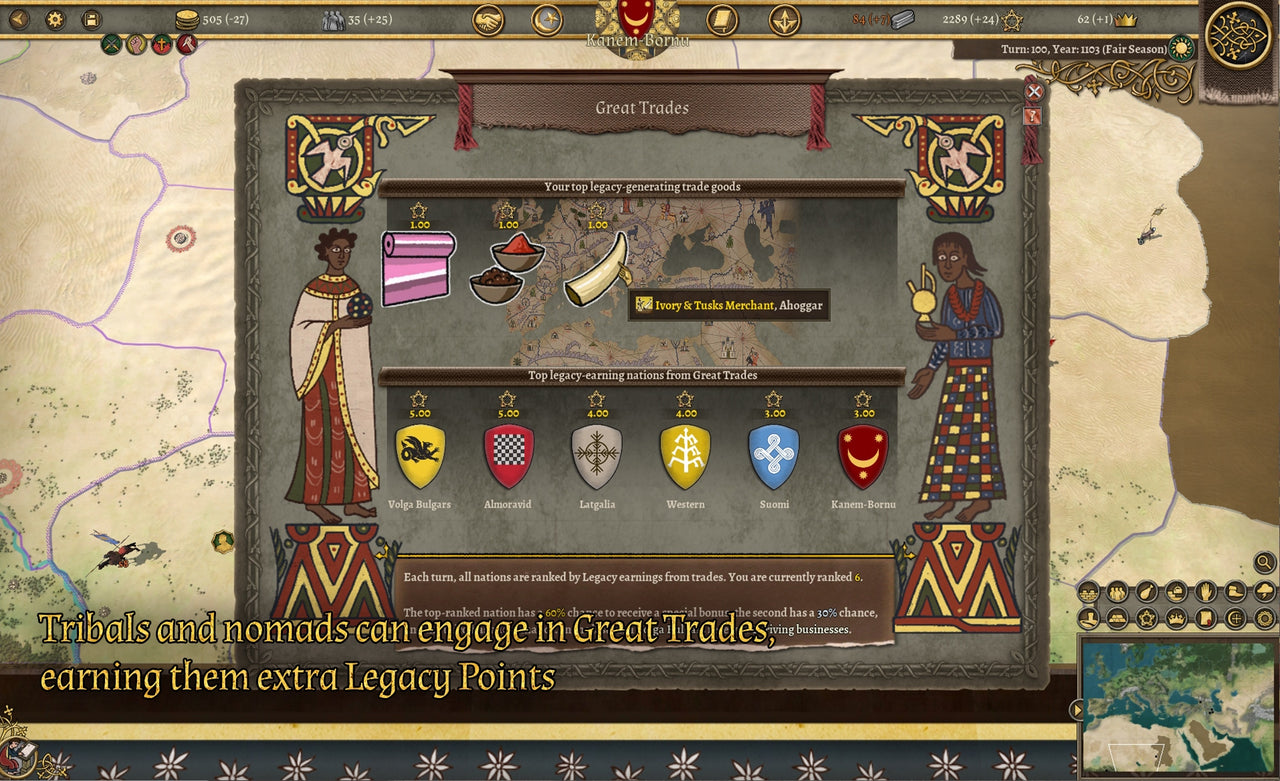
Task: Open the save game icon
Action: (92, 19)
